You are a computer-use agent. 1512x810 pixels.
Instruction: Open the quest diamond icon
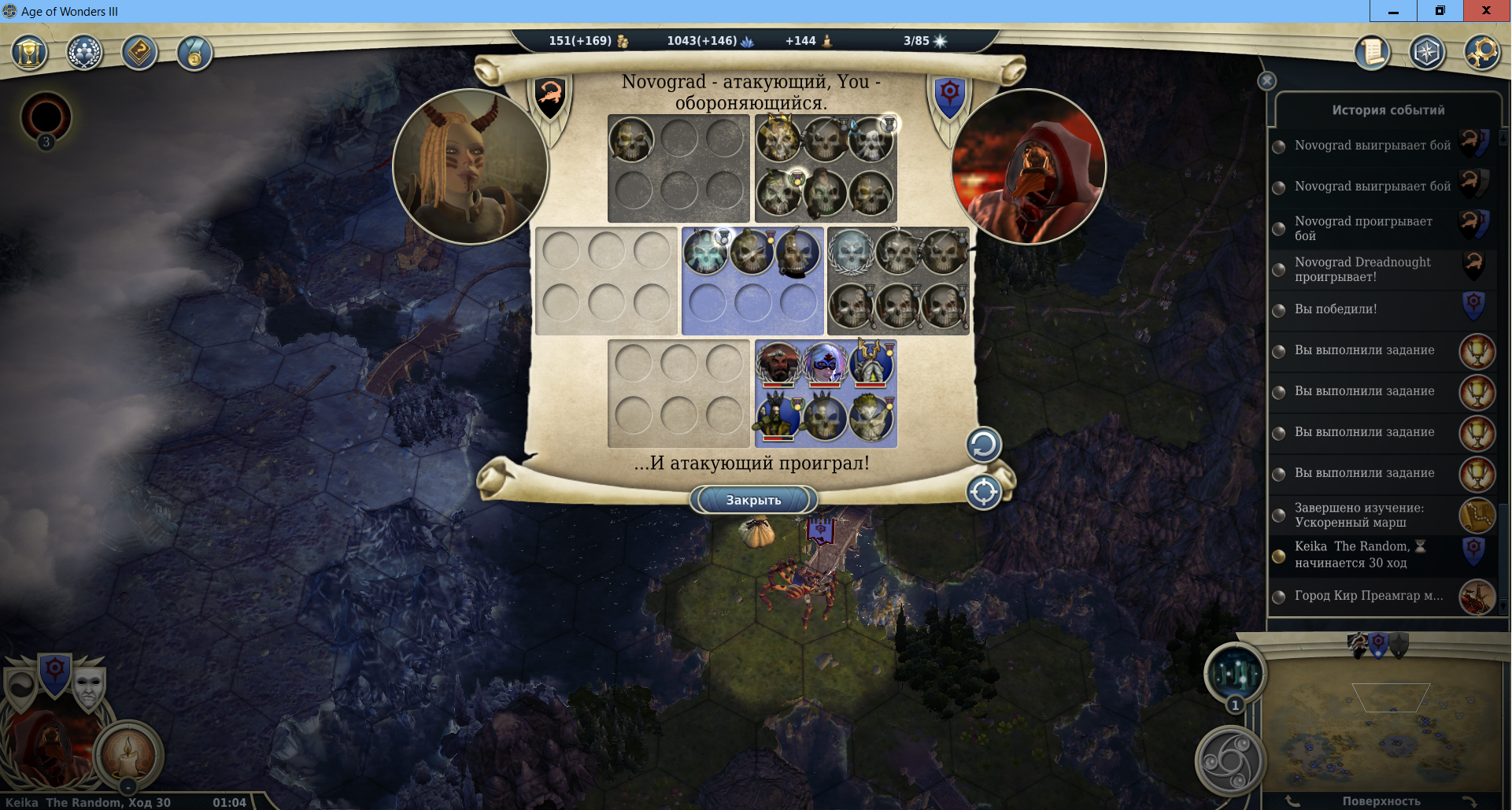[139, 54]
